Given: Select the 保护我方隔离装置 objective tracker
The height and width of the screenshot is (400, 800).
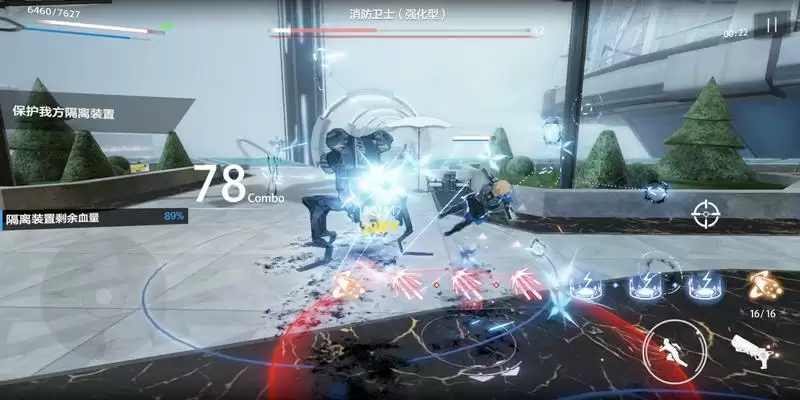Looking at the screenshot, I should coord(64,114).
